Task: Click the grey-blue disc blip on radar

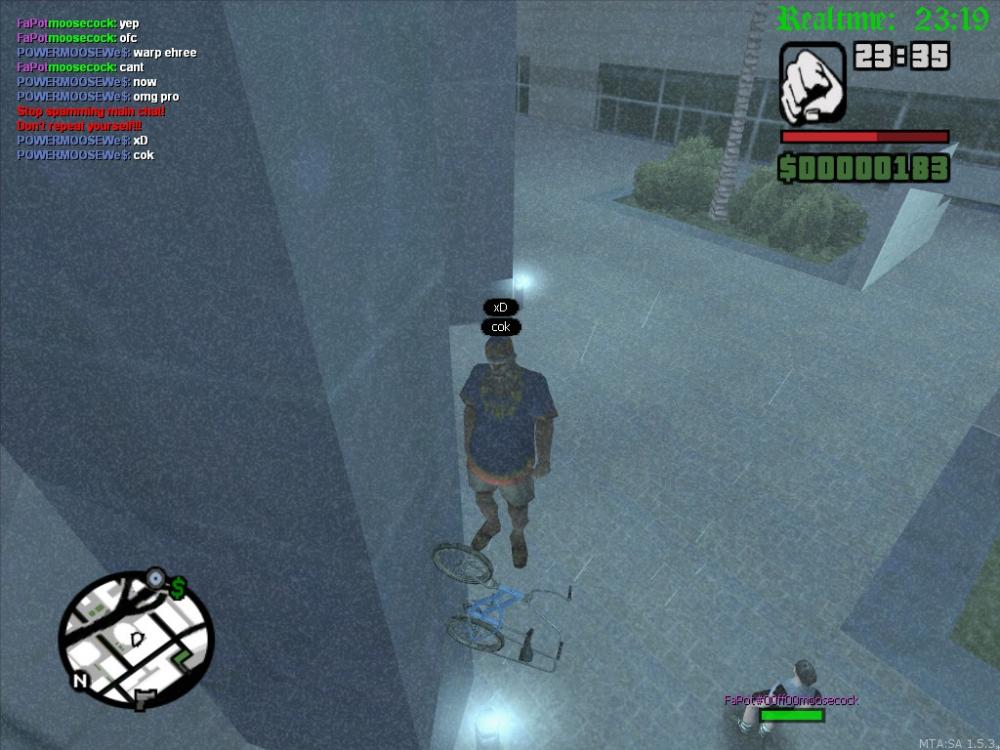Action: coord(155,577)
